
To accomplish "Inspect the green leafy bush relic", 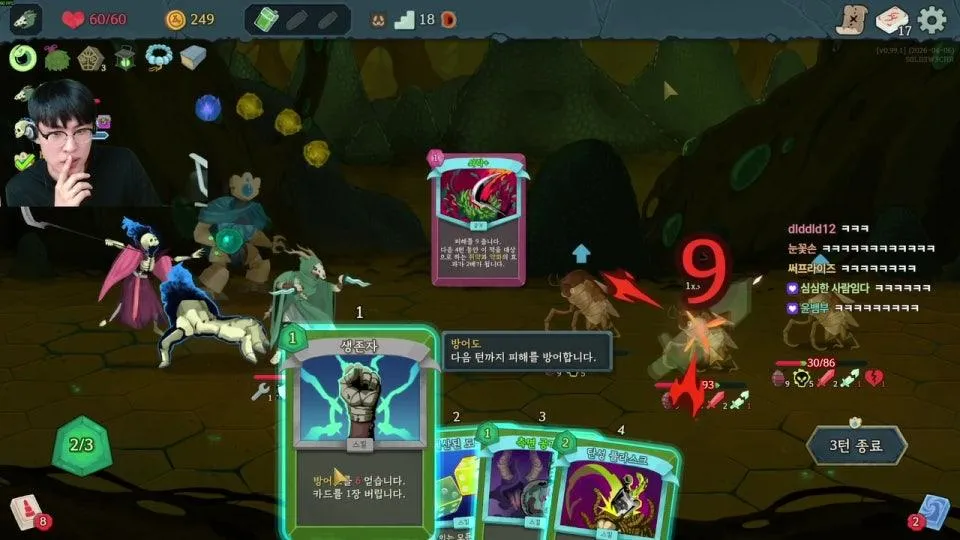I will click(x=57, y=57).
